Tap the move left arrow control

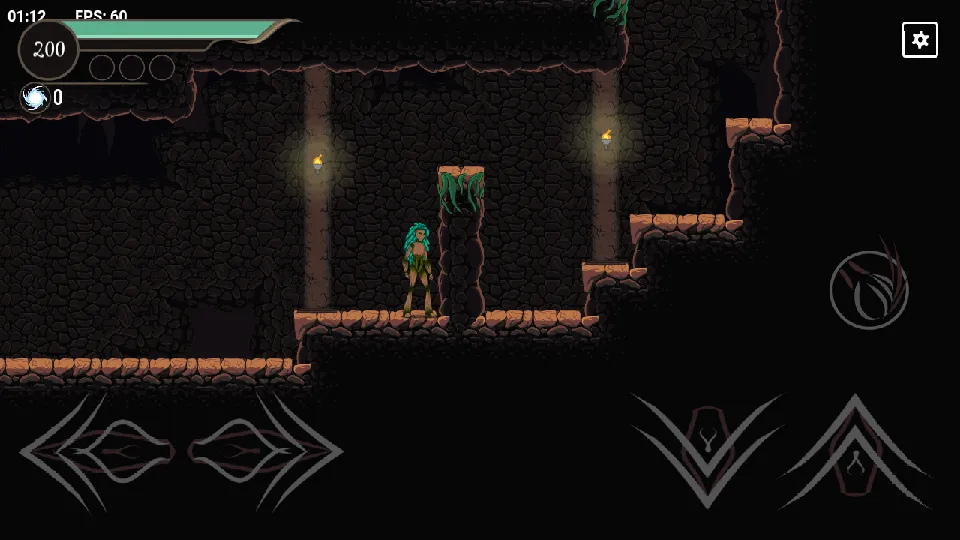(97, 451)
